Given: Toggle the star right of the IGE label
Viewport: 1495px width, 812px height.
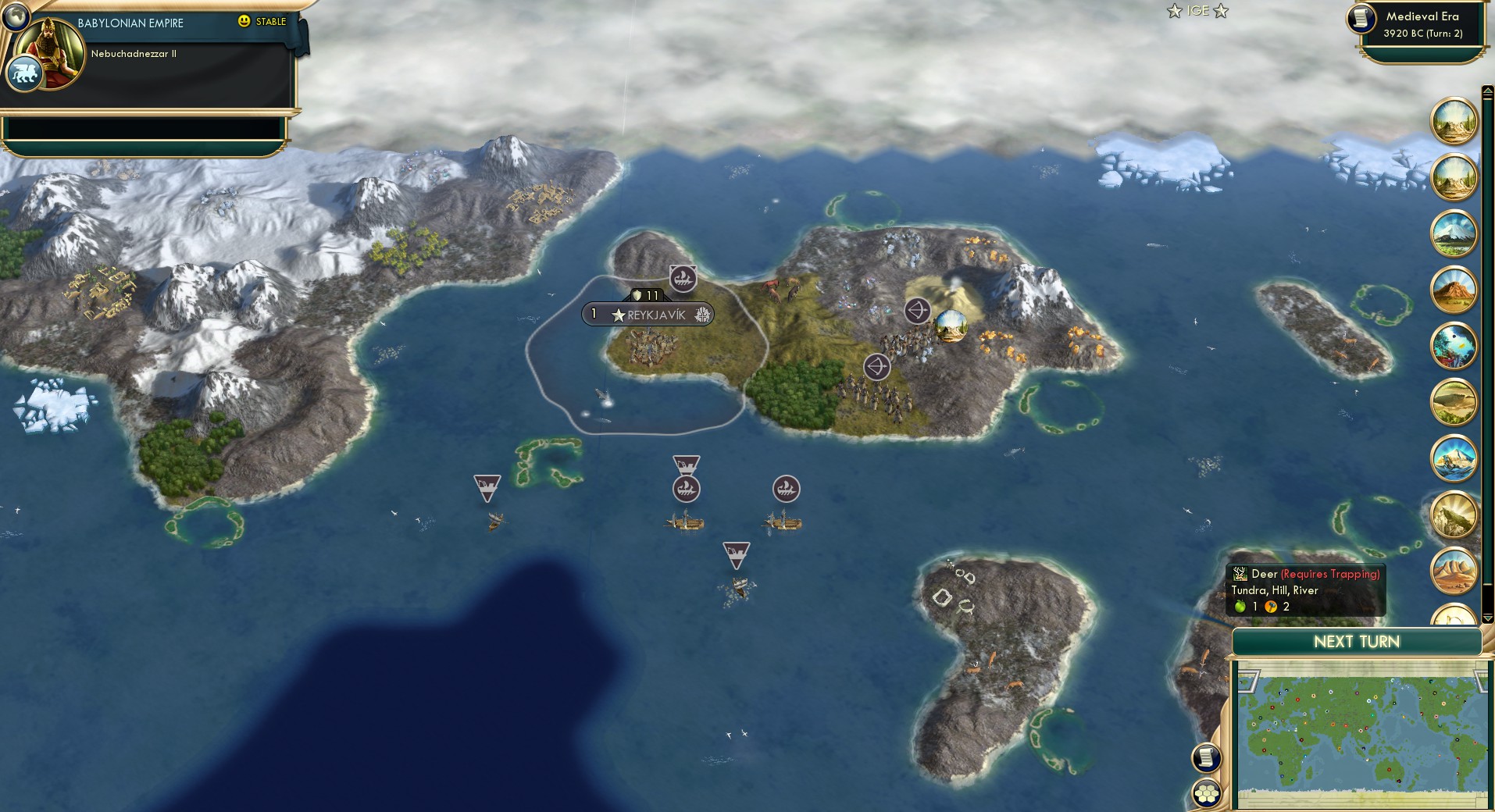Looking at the screenshot, I should click(1220, 12).
